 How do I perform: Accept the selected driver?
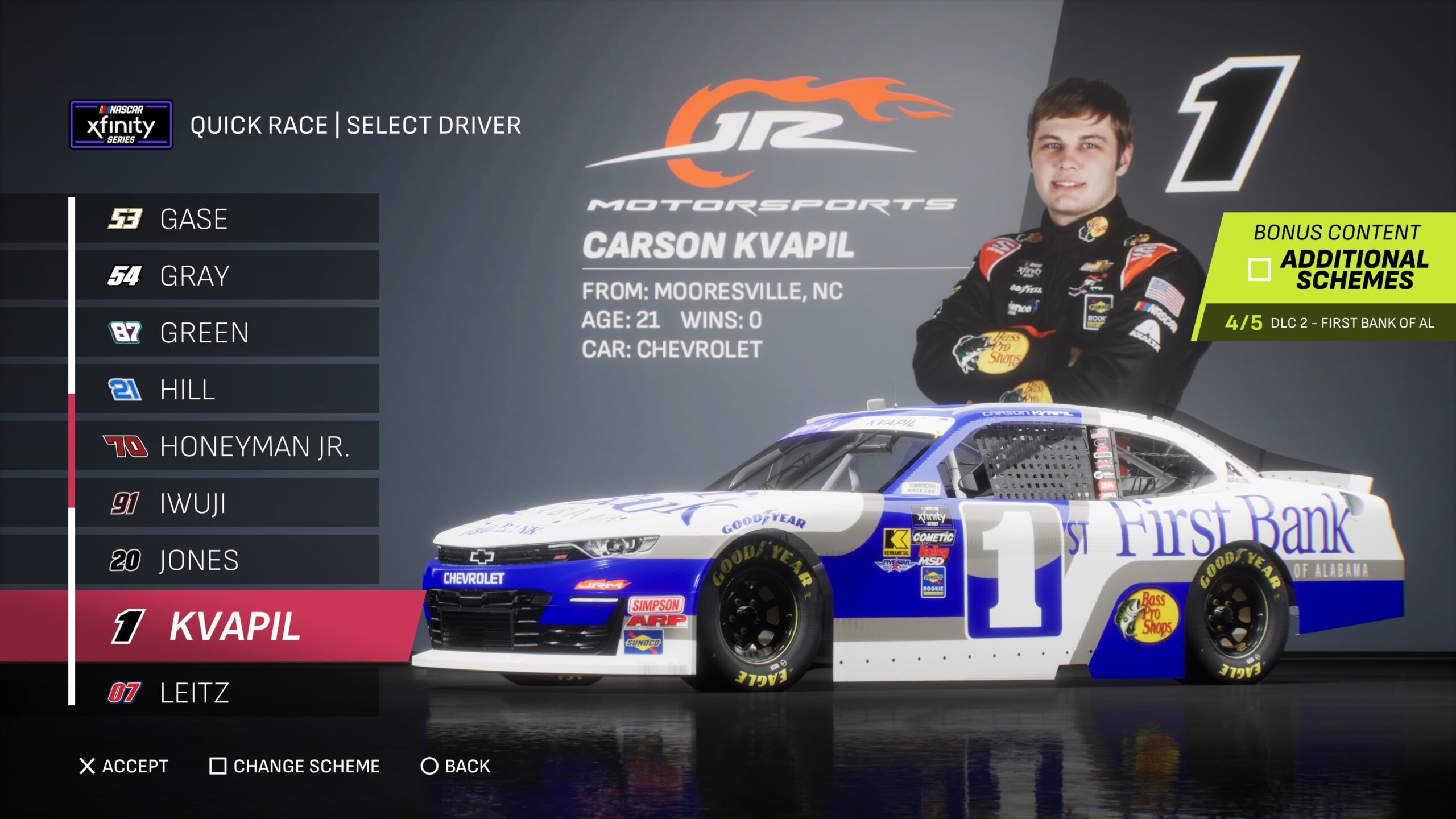point(124,766)
